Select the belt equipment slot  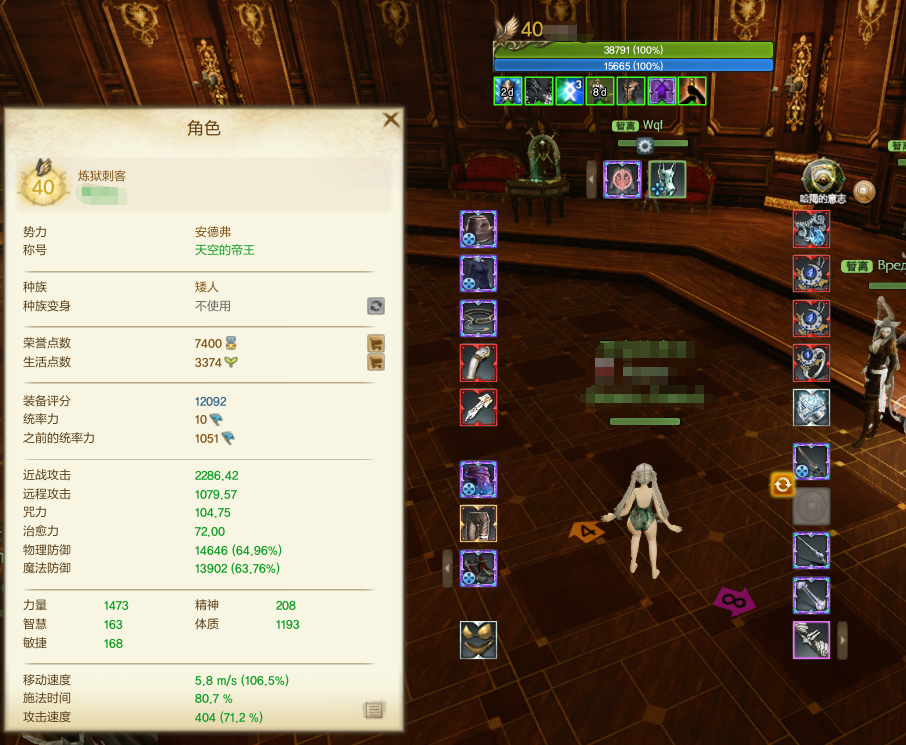[x=478, y=318]
